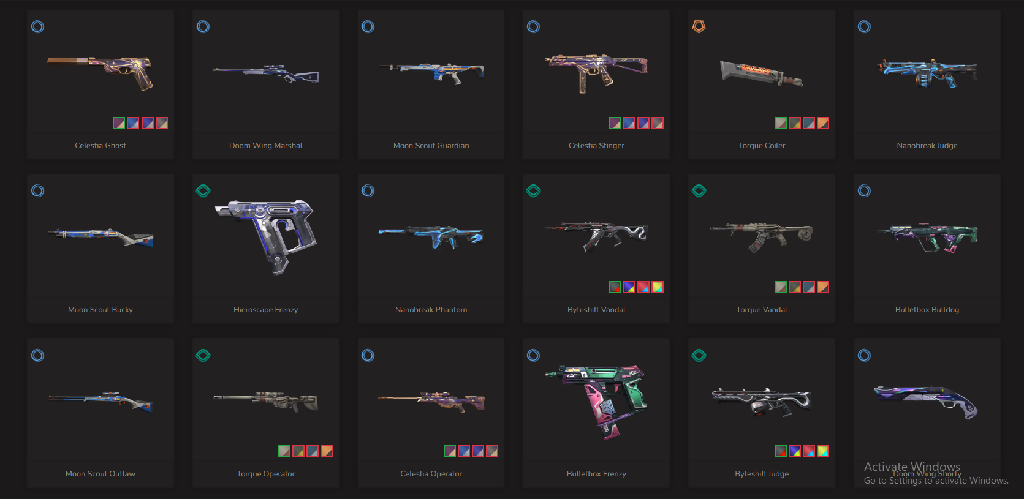Click the last color variant swatch on Byteshift Vandal
The height and width of the screenshot is (499, 1024).
659,287
